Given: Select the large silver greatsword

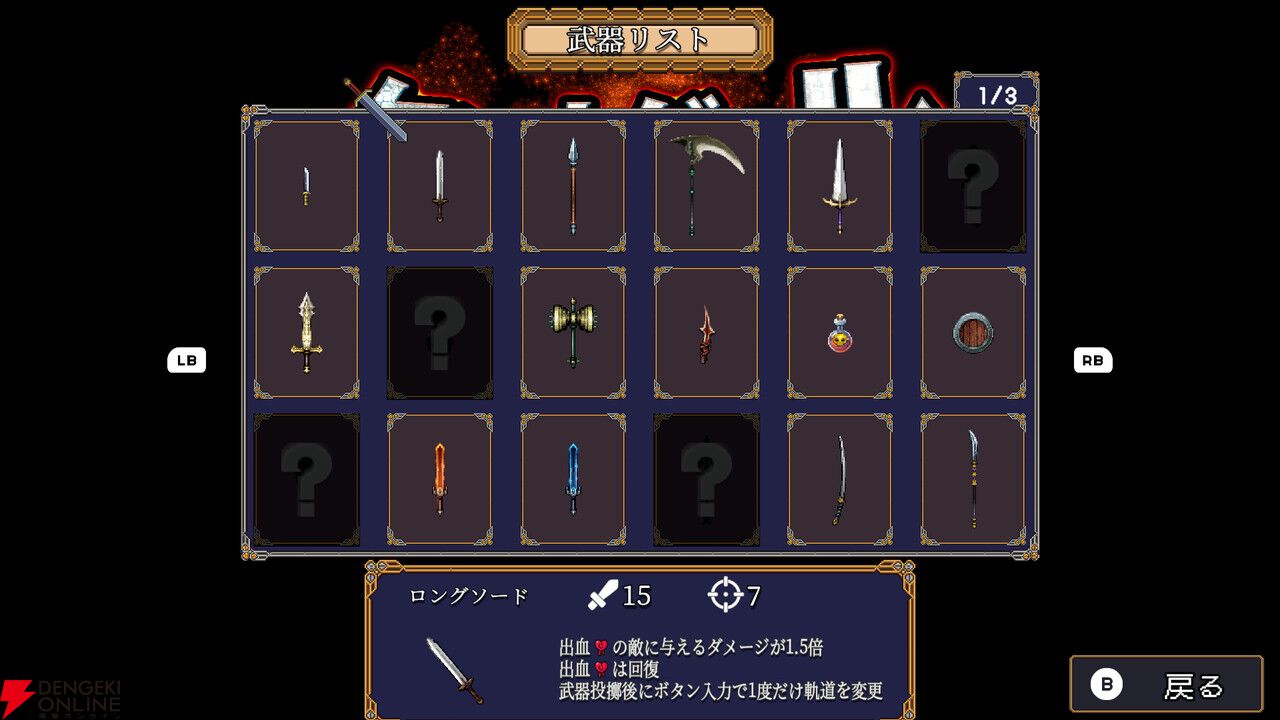Looking at the screenshot, I should pyautogui.click(x=838, y=186).
